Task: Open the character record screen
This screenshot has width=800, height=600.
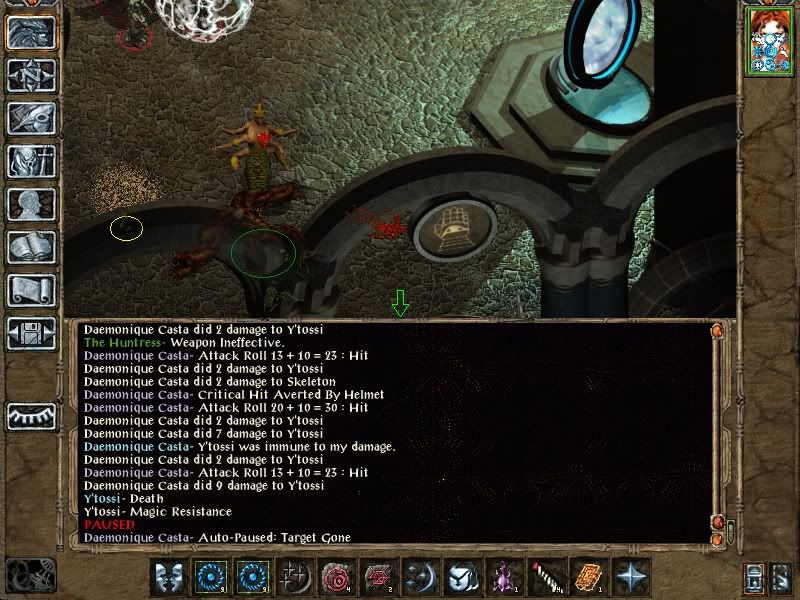Action: [x=31, y=205]
